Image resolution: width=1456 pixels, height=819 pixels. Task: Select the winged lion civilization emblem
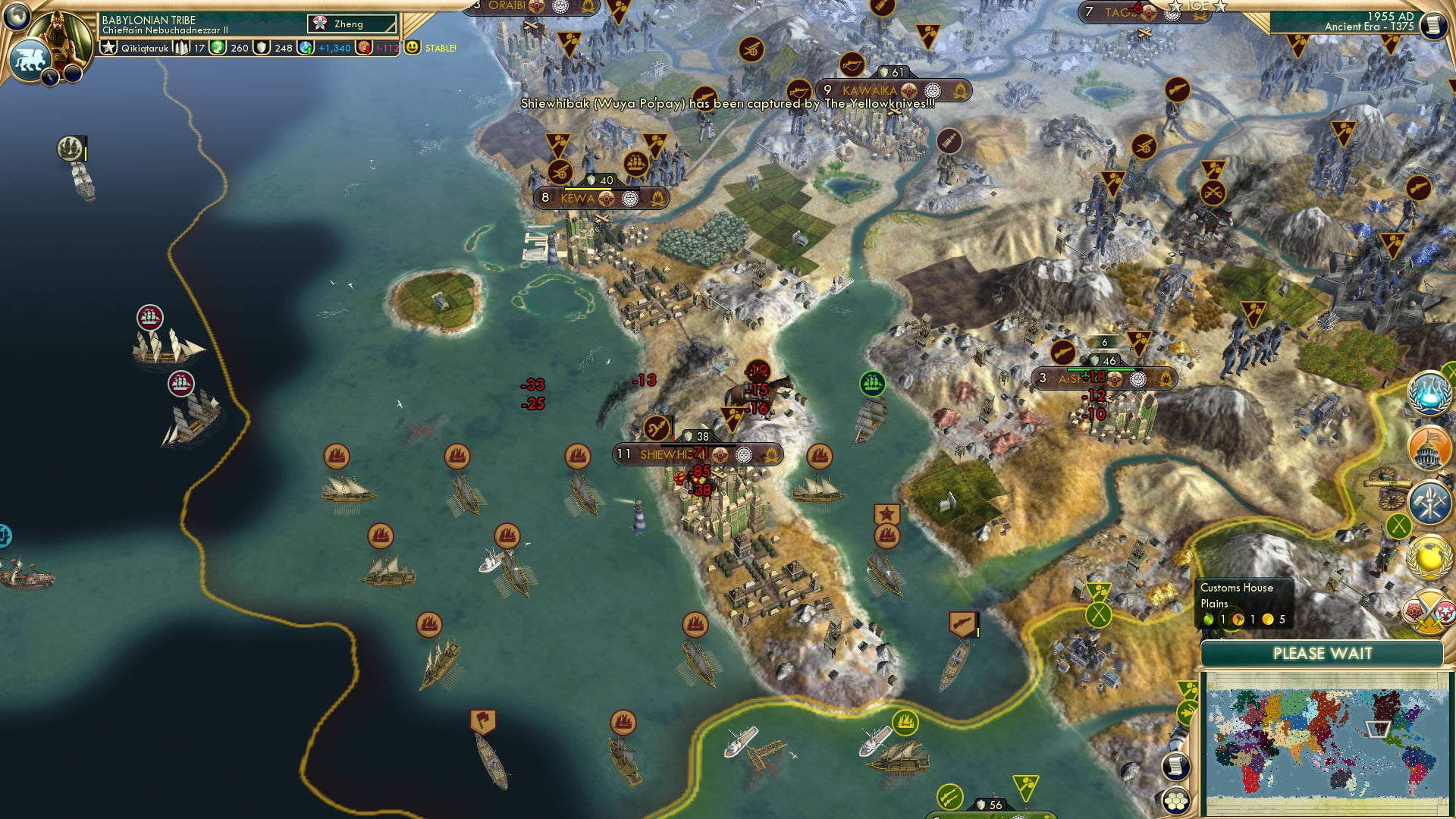click(30, 59)
